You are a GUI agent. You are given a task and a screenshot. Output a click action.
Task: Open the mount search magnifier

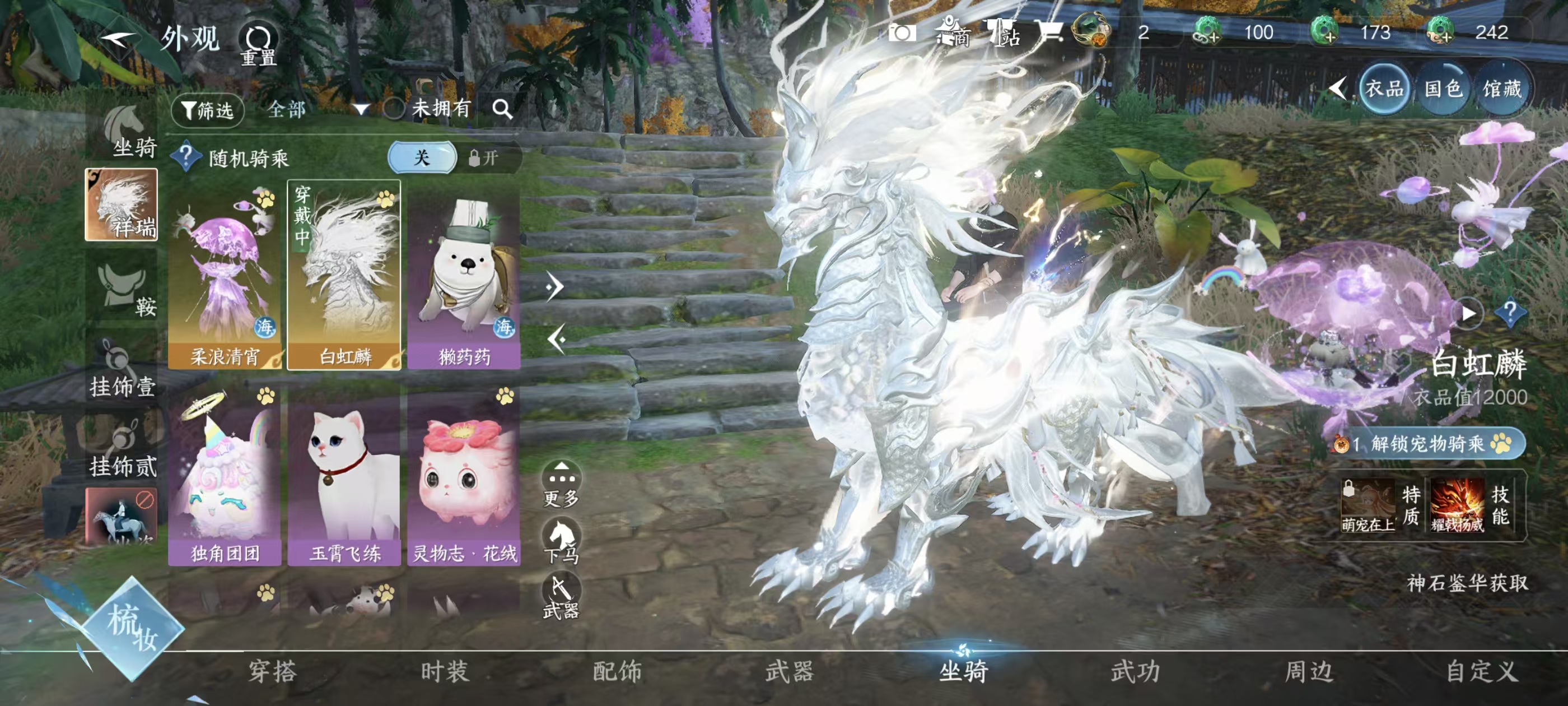(502, 109)
